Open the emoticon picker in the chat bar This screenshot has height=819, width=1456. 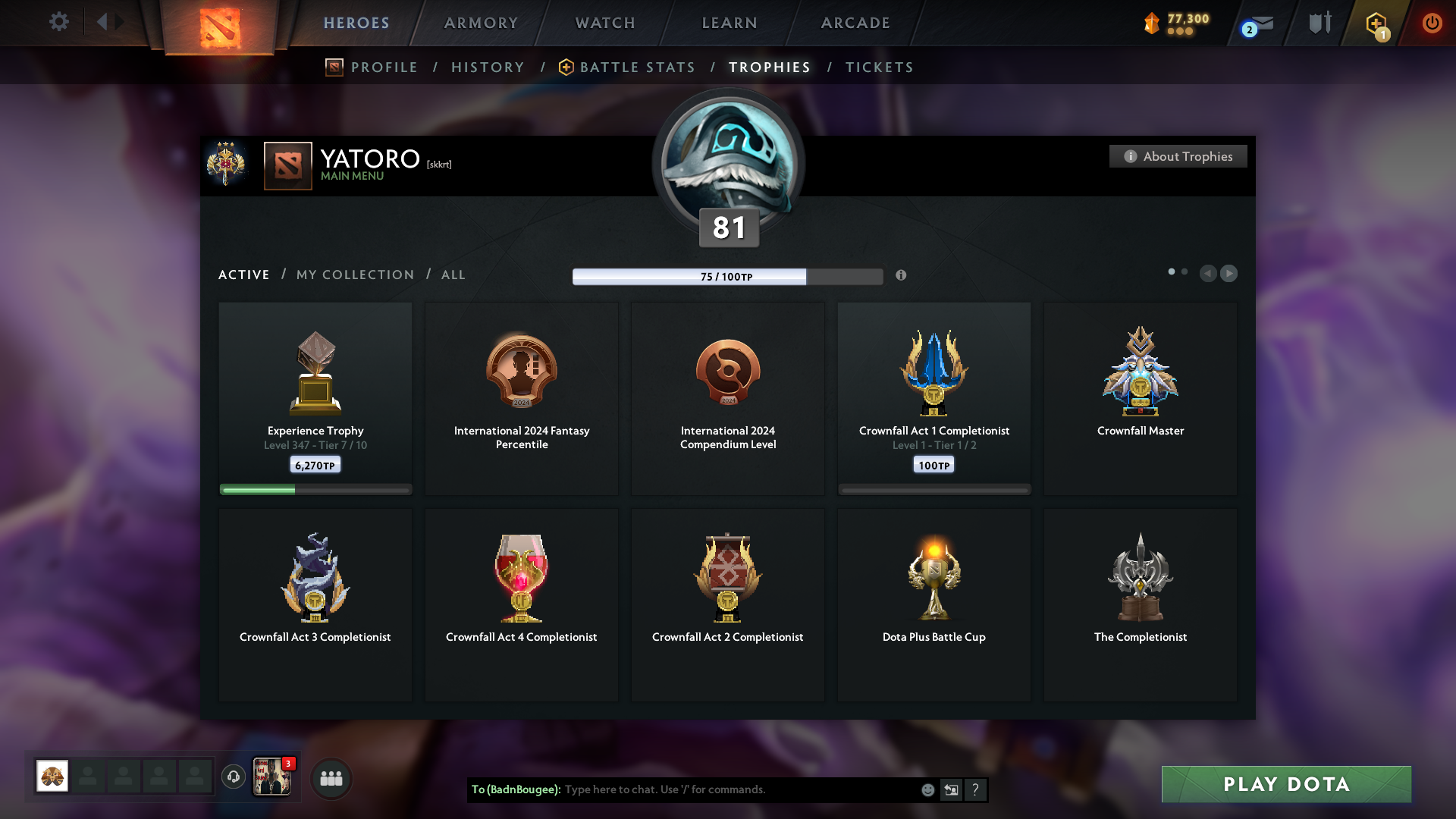click(x=927, y=789)
